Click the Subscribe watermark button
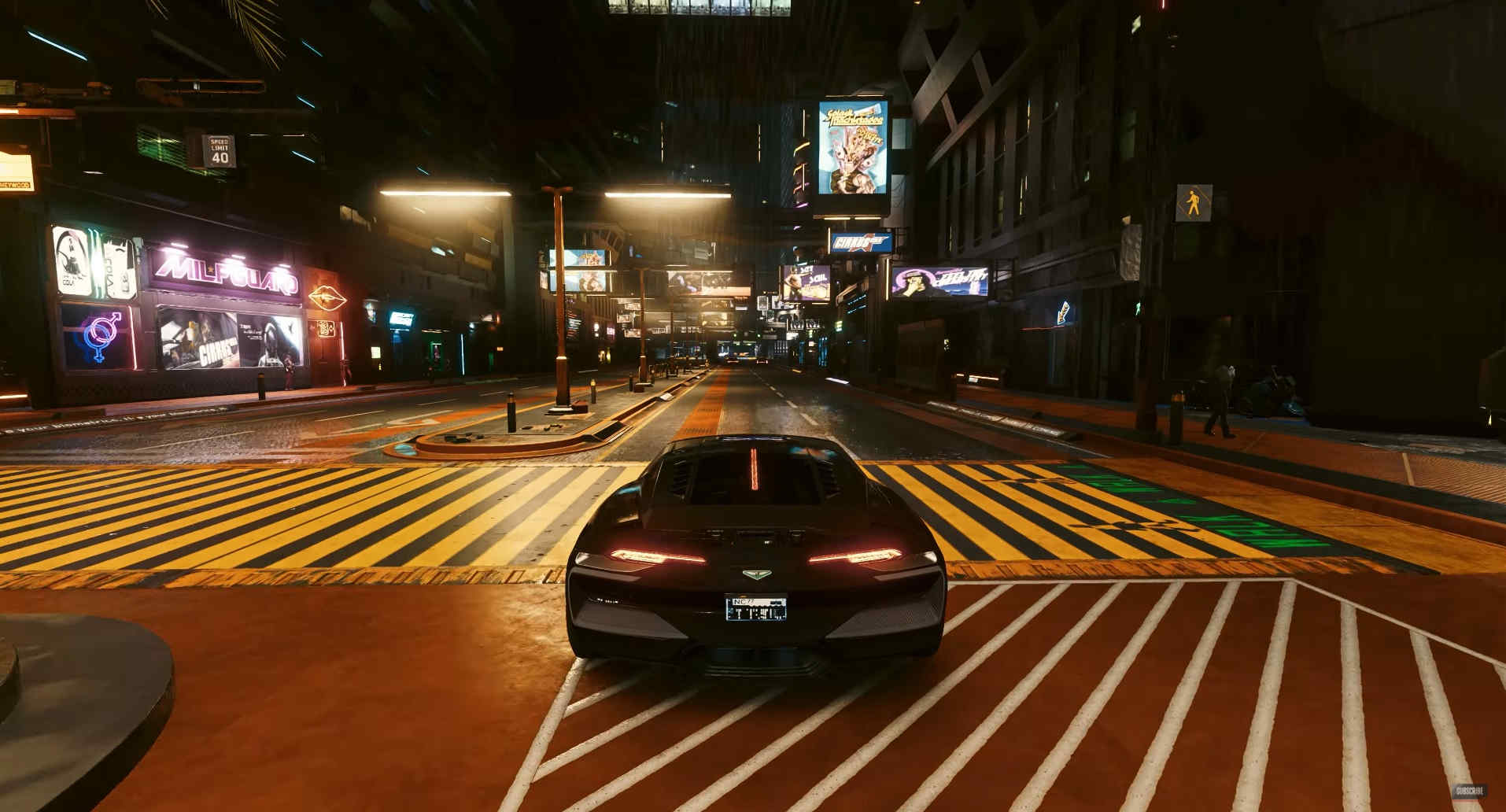Screen dimensions: 1506x812 (x=1468, y=791)
